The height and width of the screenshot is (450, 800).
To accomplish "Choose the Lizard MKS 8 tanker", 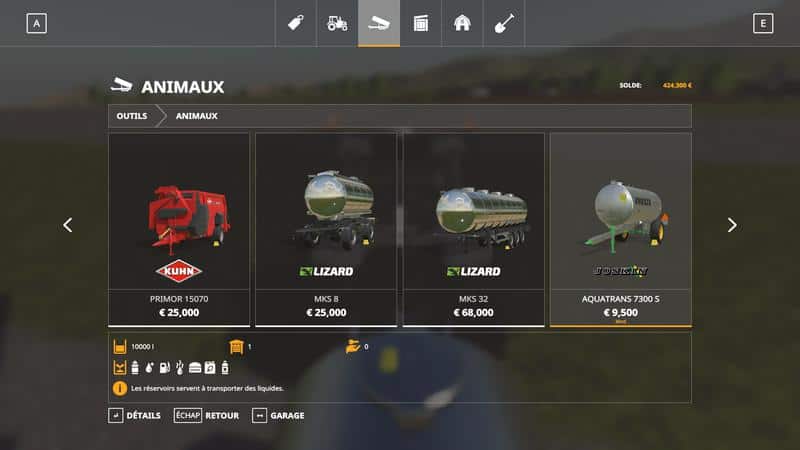I will tap(326, 229).
